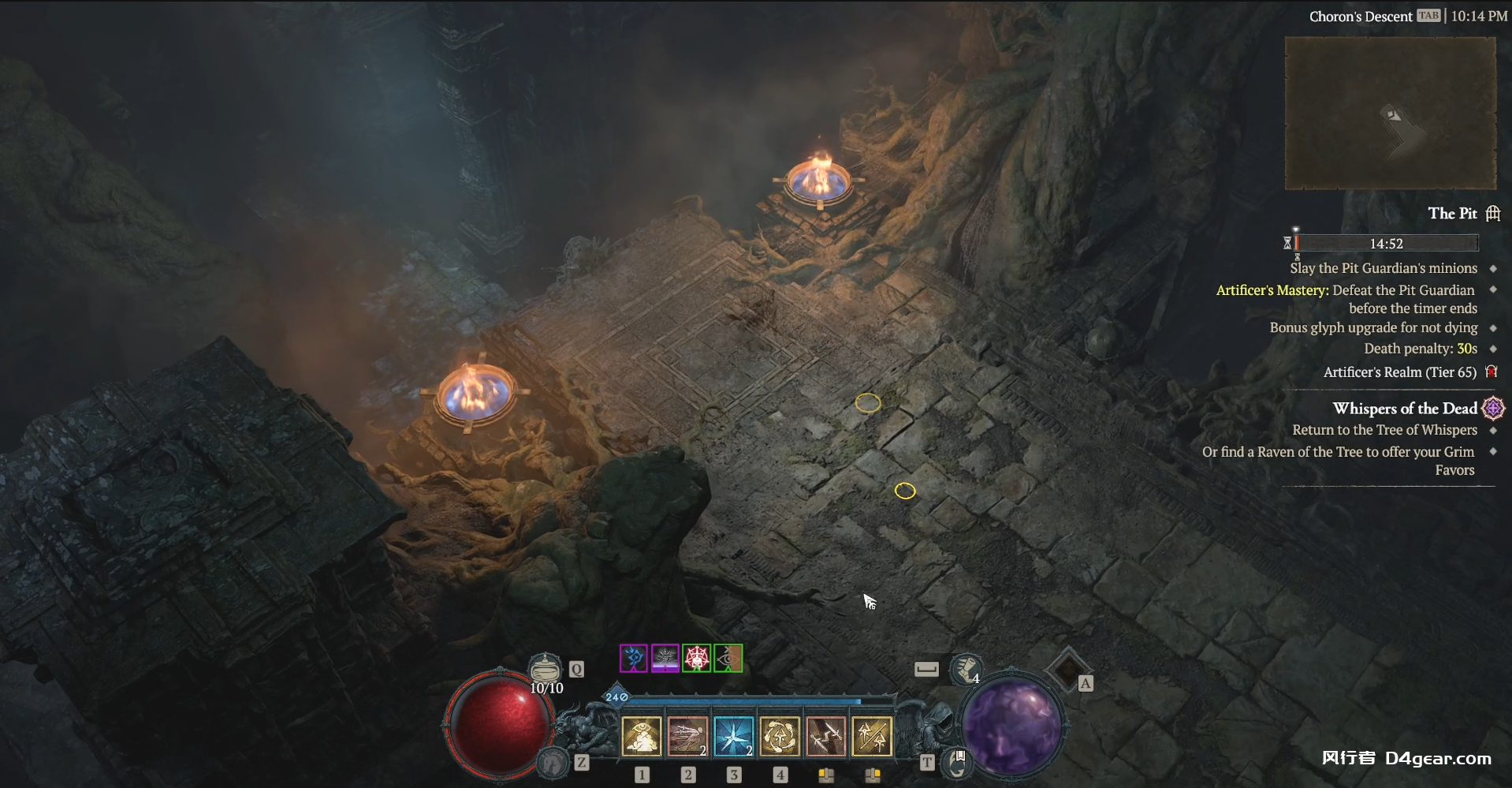Click the winged boot evade icon
Viewport: 1512px width, 788px height.
point(965,669)
